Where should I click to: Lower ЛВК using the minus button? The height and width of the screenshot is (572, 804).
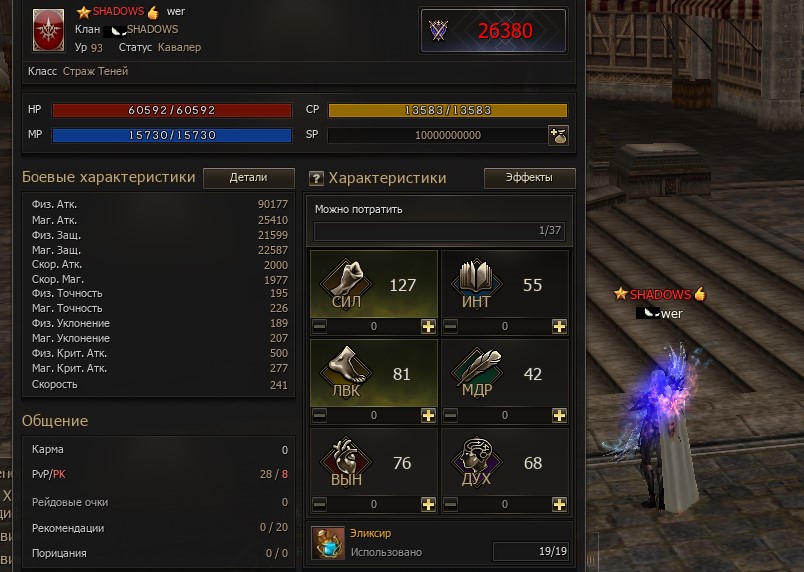[319, 415]
